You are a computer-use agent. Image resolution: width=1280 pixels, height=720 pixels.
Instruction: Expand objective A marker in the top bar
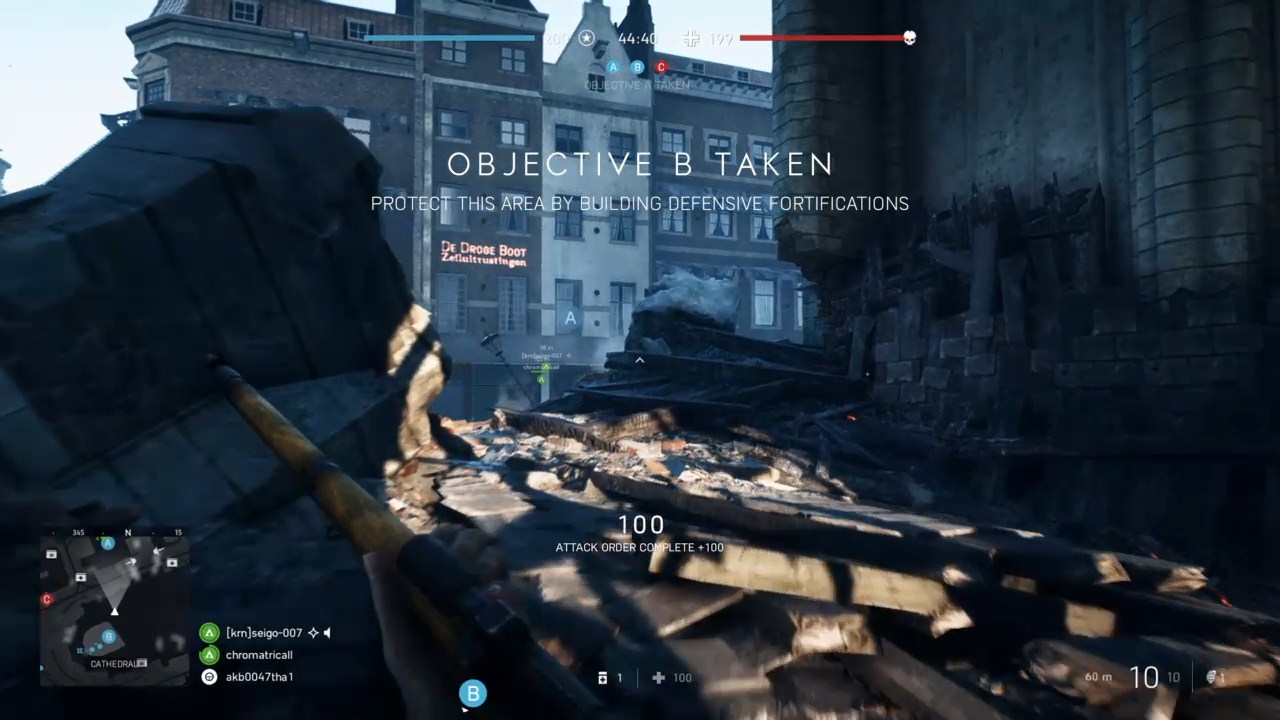tap(613, 67)
